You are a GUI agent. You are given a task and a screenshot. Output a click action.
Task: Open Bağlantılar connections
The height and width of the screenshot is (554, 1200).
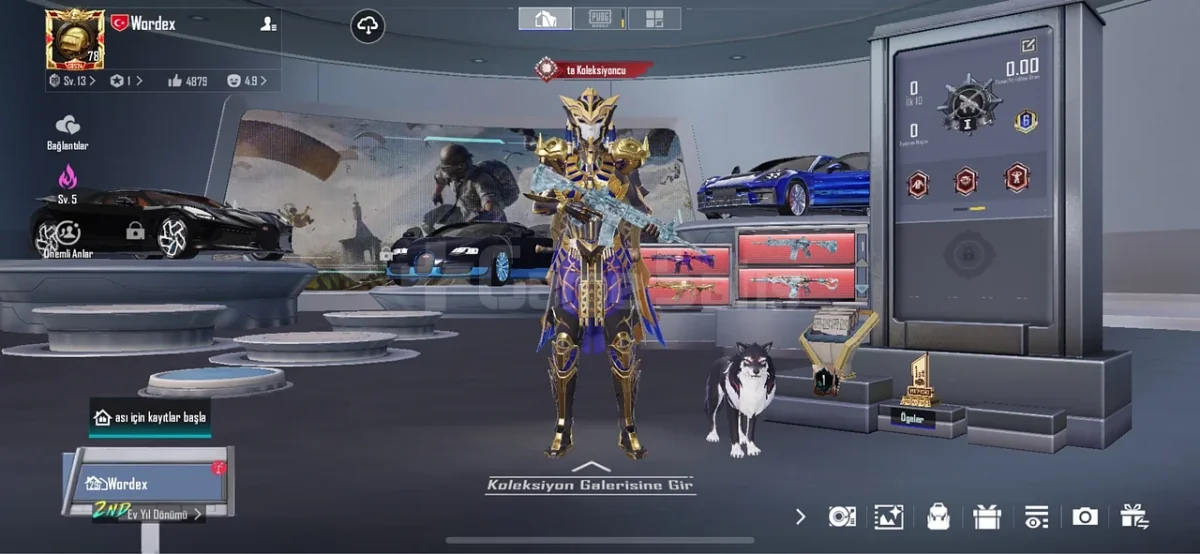tap(68, 131)
